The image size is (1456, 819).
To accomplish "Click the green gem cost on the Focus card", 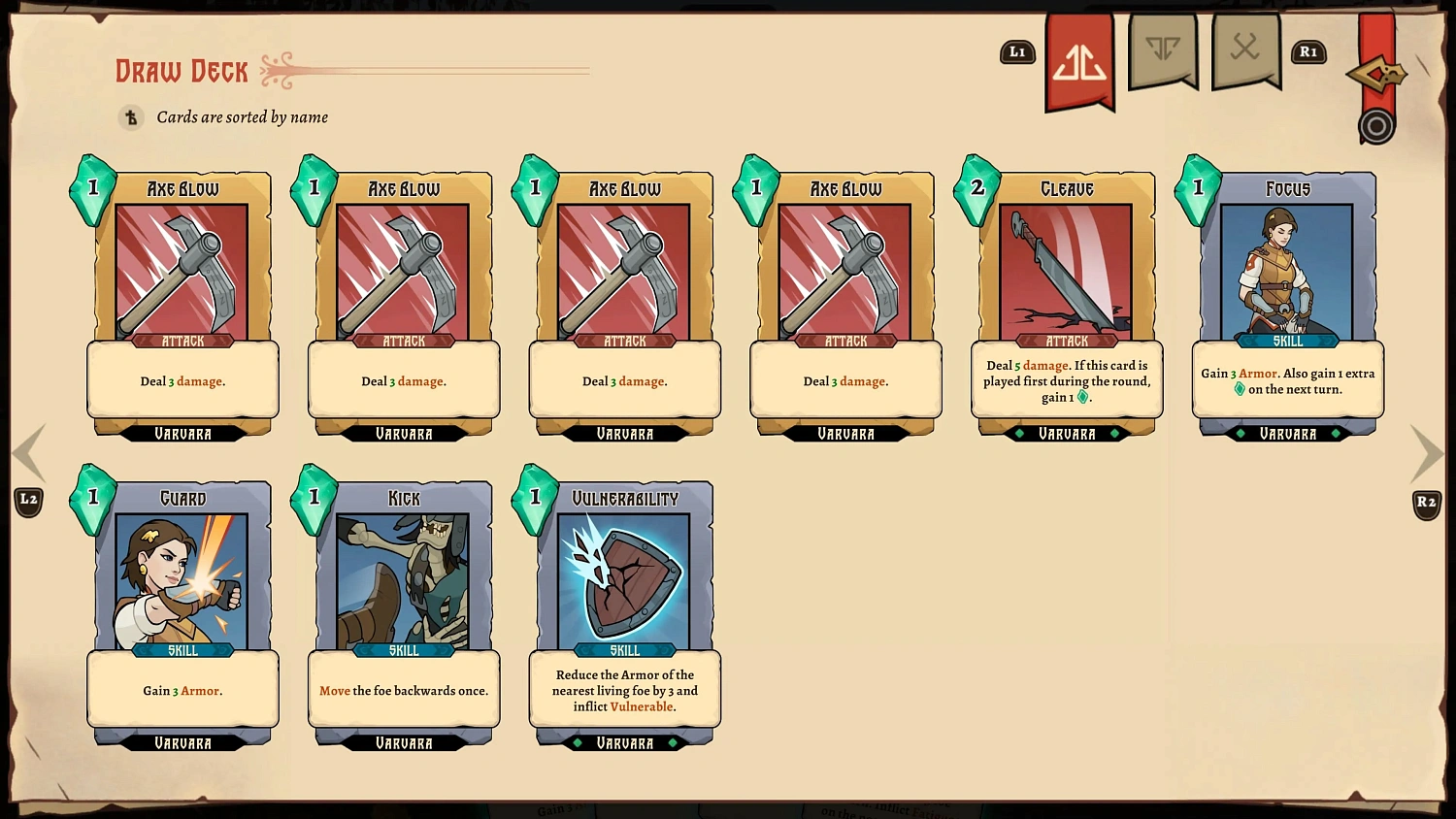I will tap(1199, 186).
